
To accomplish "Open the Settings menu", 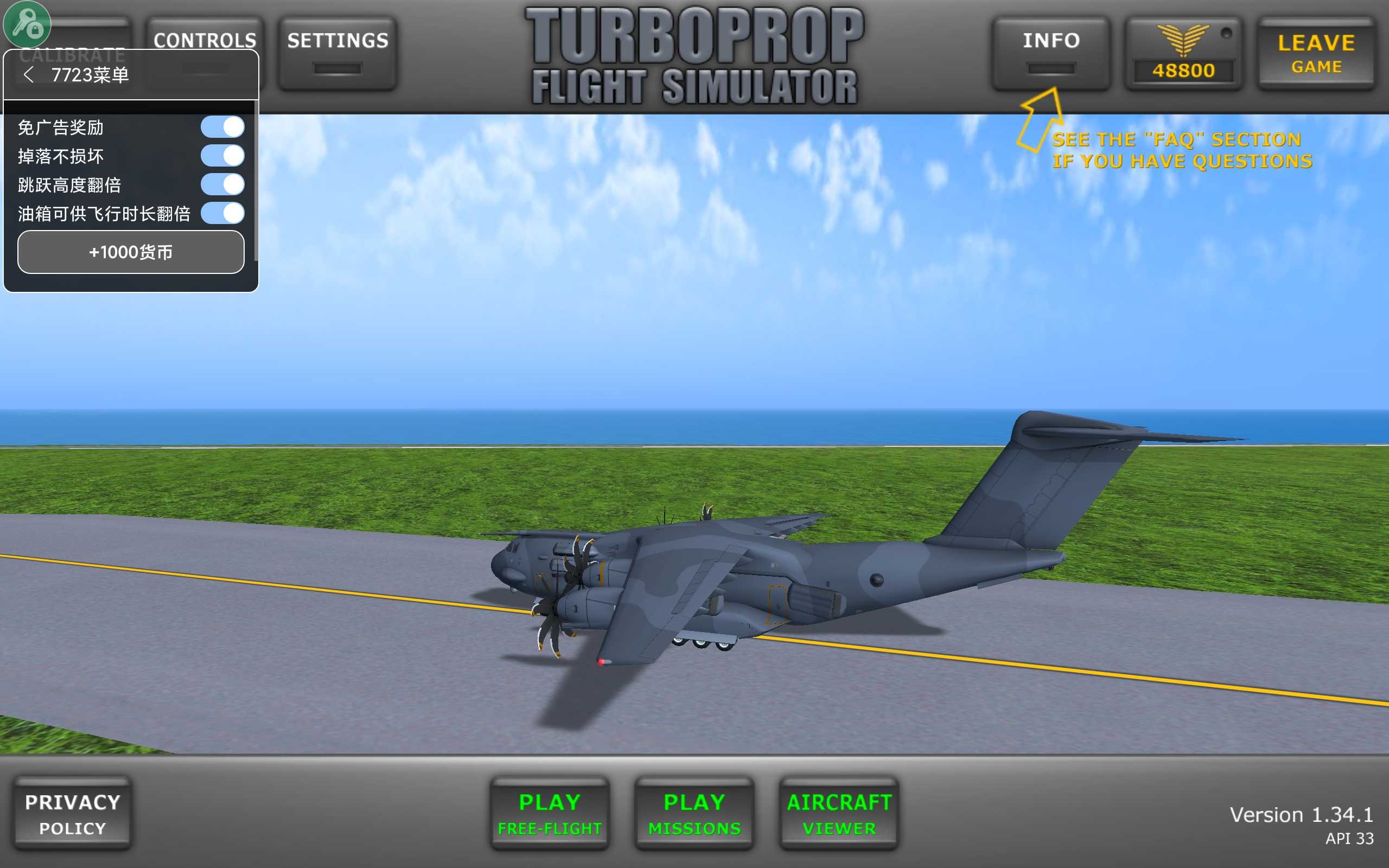I will point(337,53).
